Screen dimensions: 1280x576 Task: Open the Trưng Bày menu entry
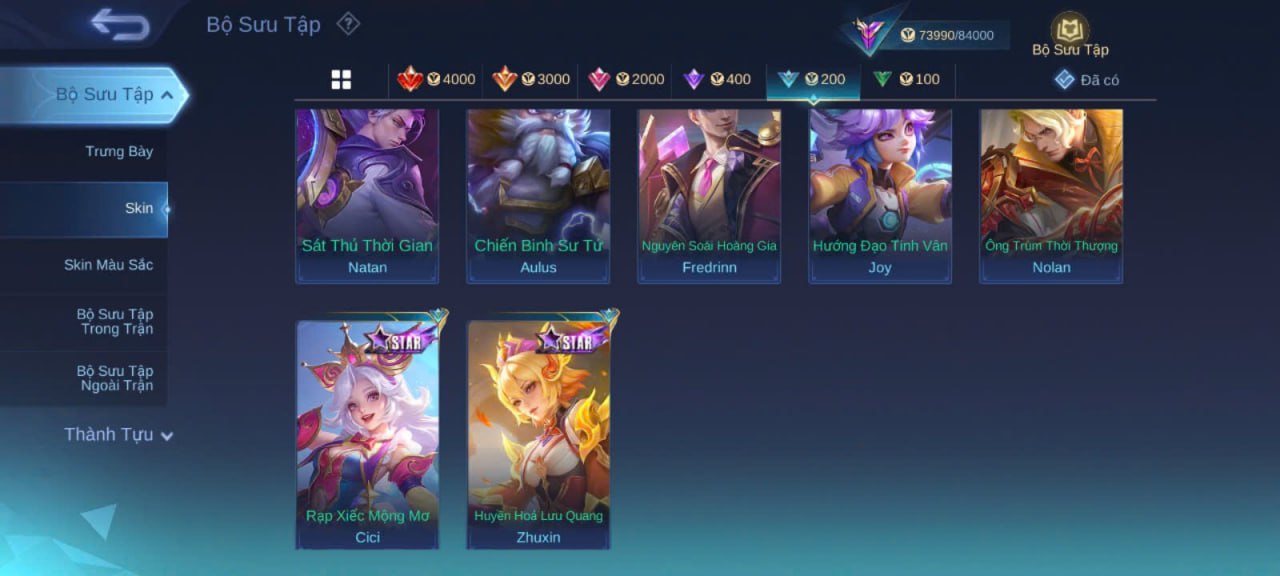coord(118,152)
